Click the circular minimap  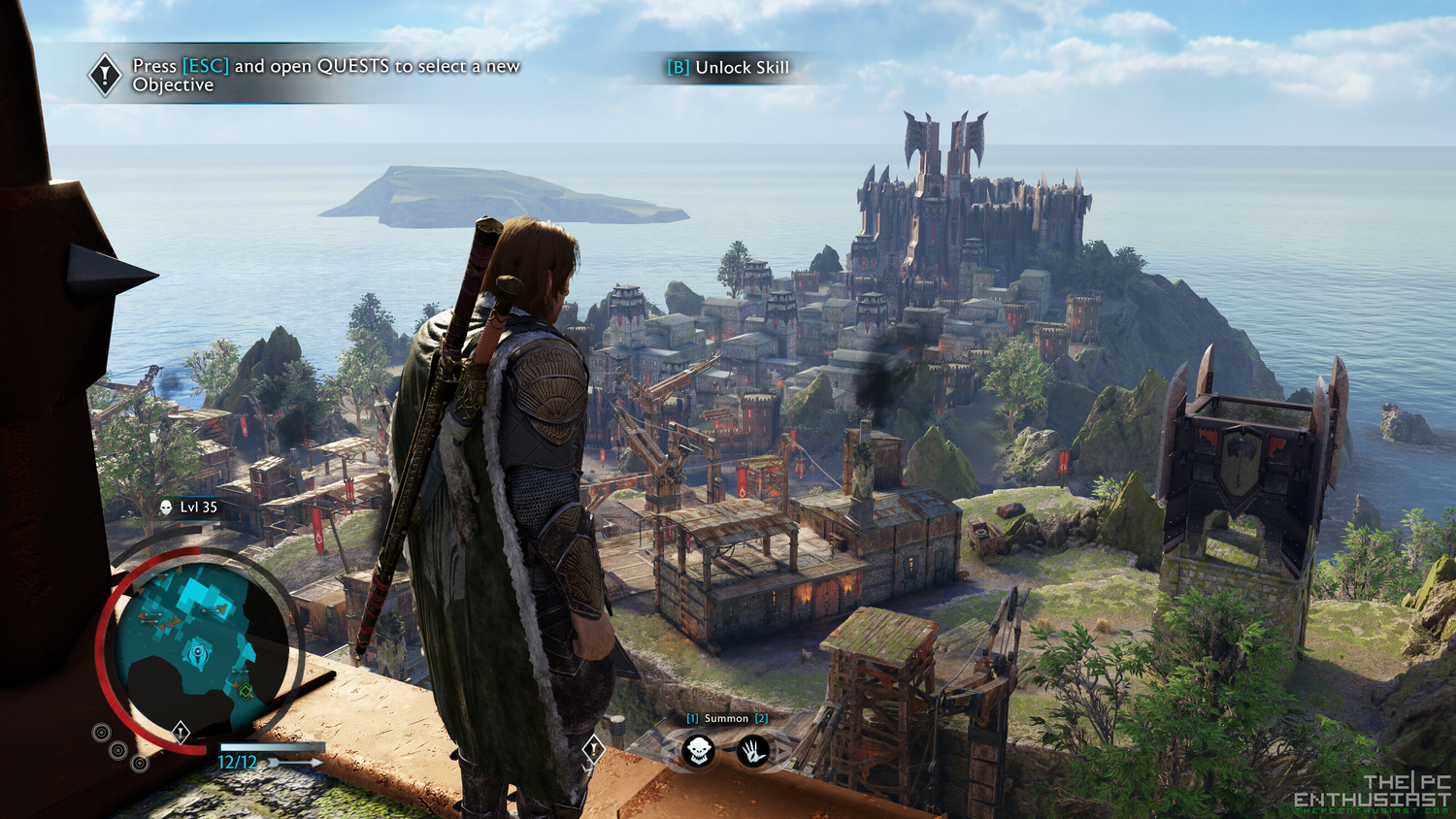click(x=200, y=646)
